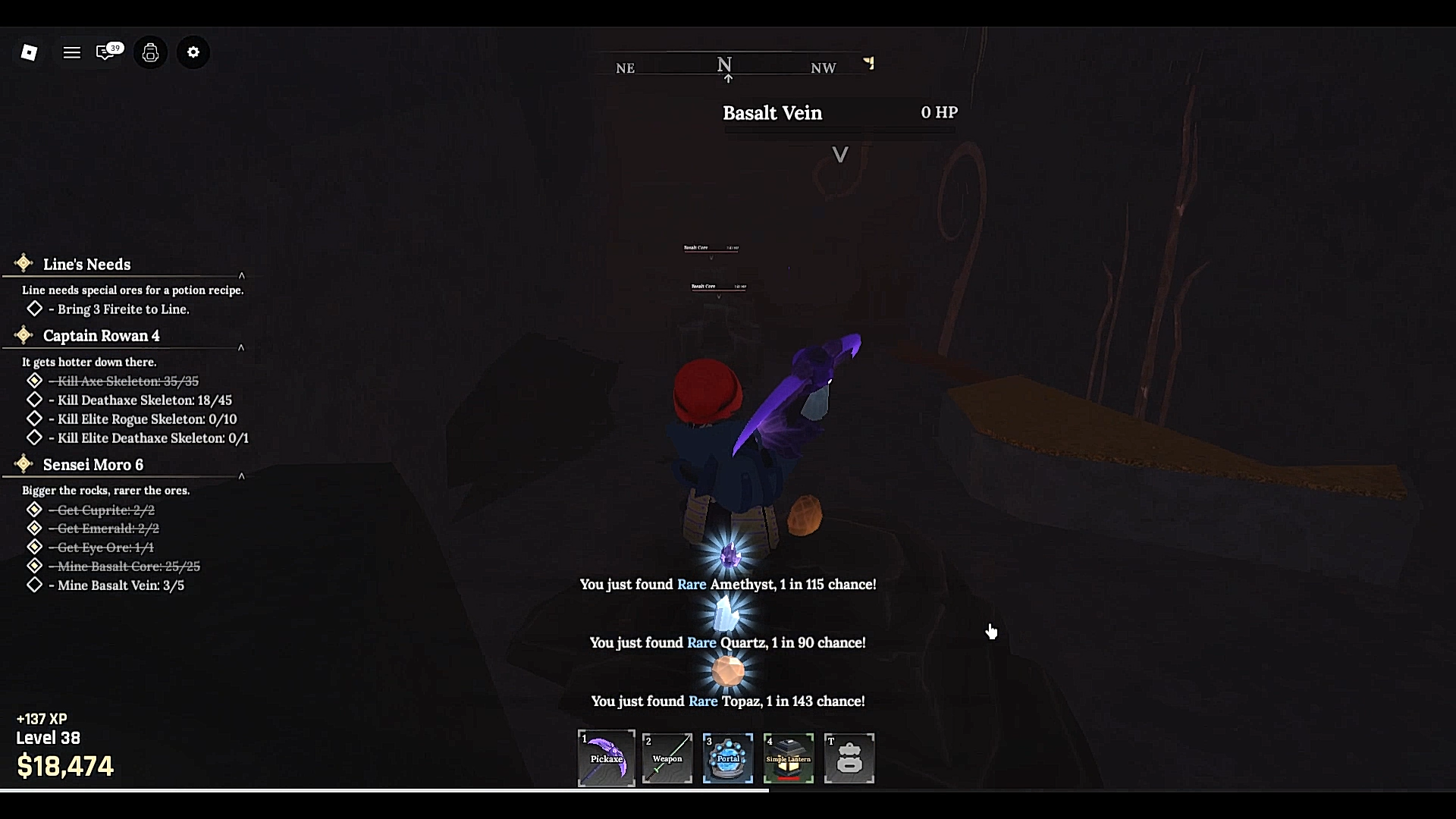Select the Line's Needs quest title
The height and width of the screenshot is (819, 1456).
coord(86,264)
